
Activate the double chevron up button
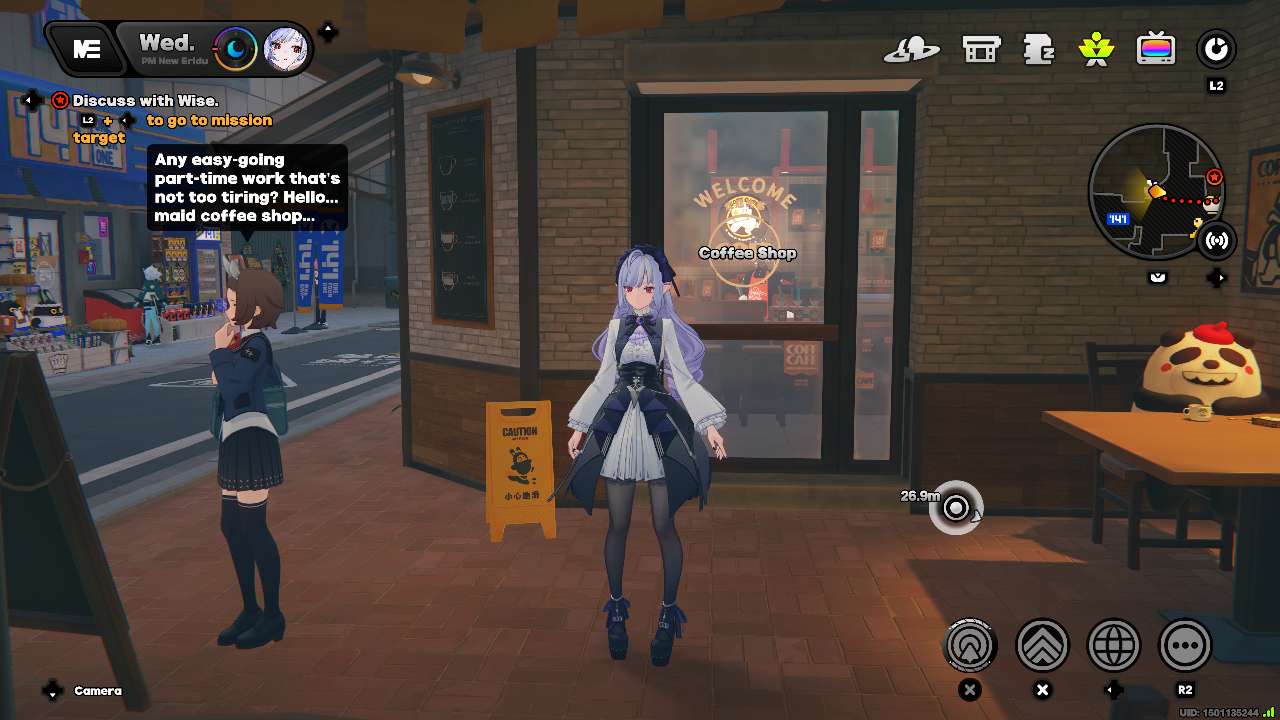point(1042,646)
